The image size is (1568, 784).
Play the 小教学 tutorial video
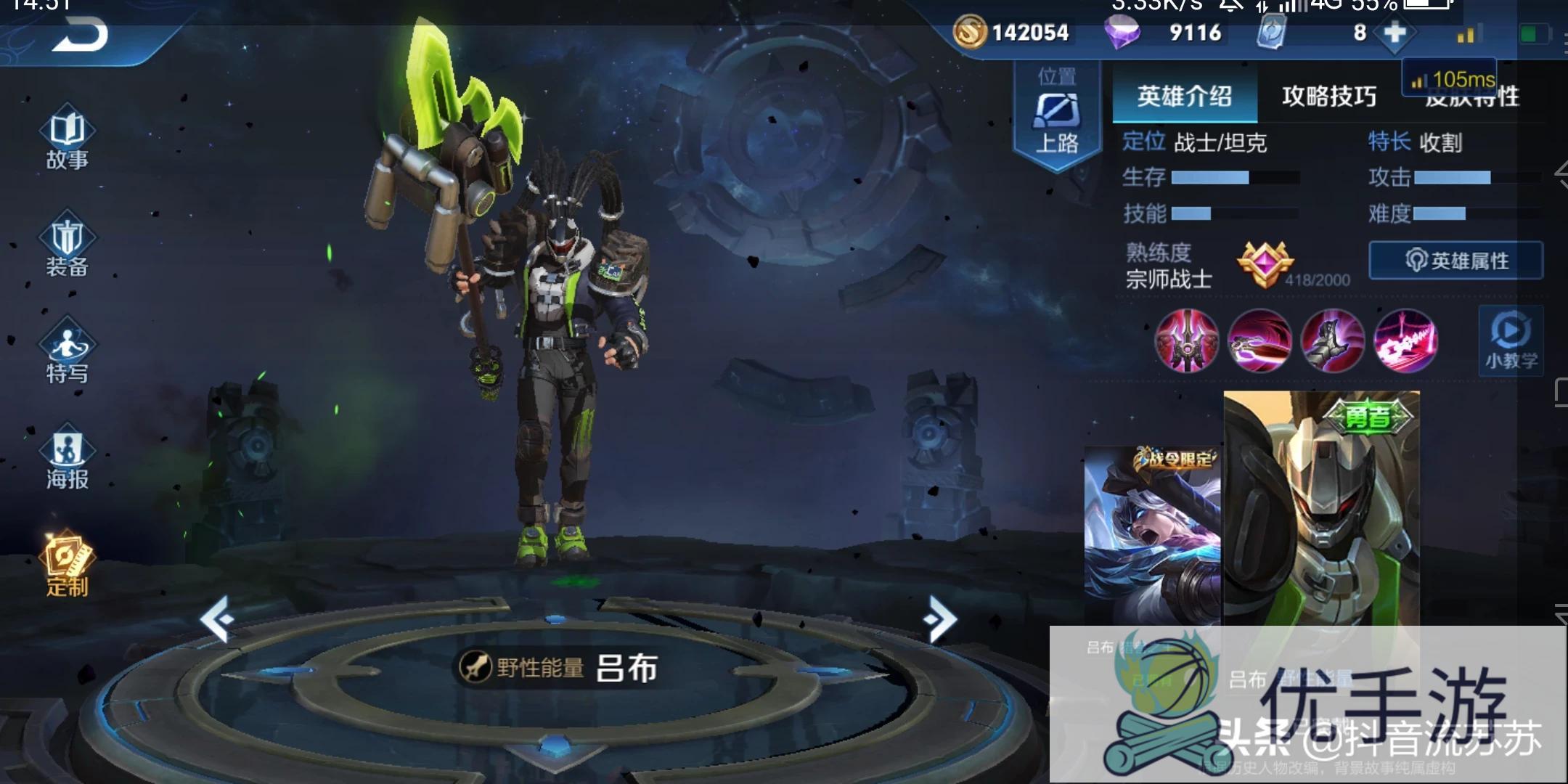pyautogui.click(x=1511, y=341)
